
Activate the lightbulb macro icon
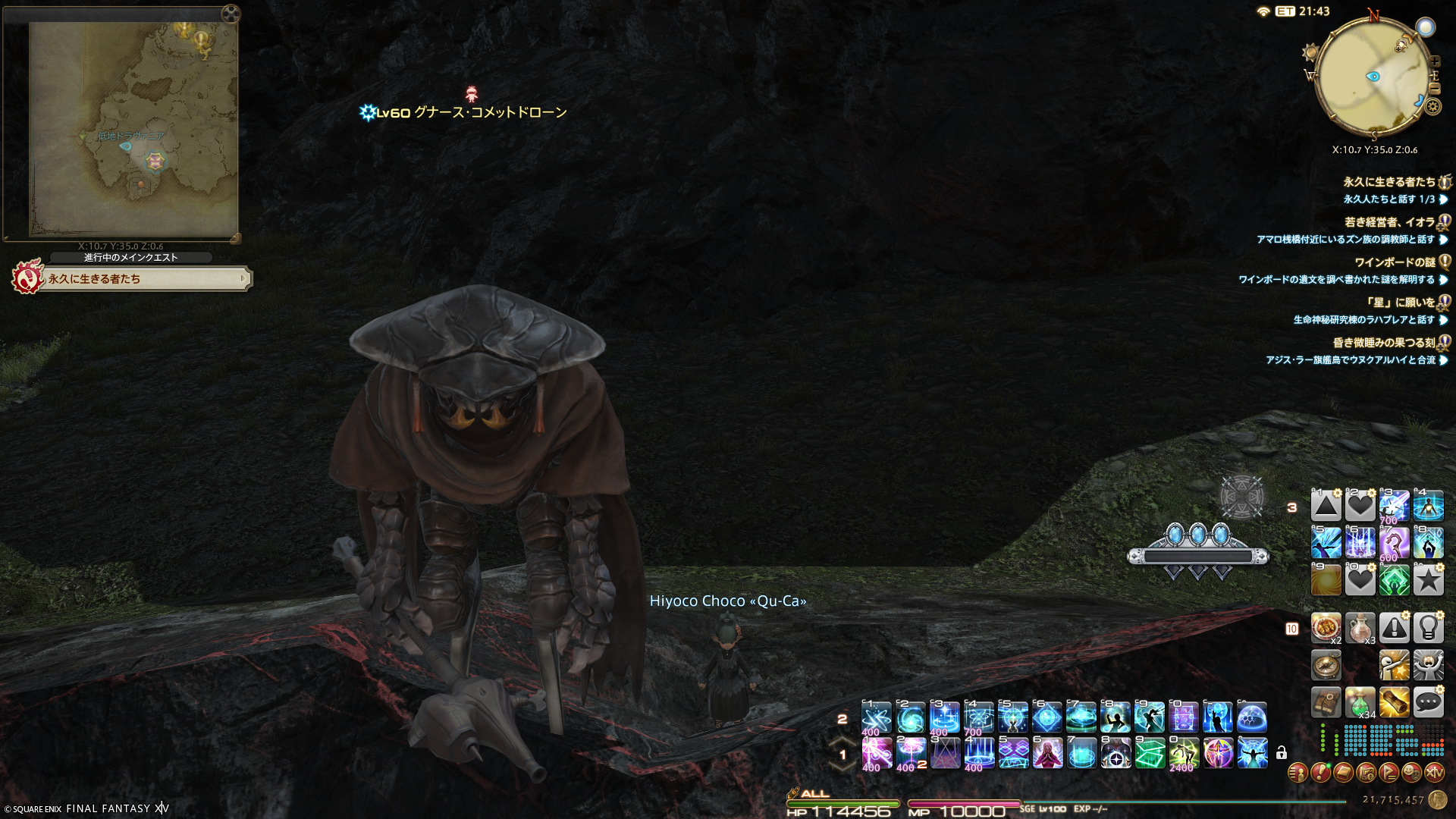(1428, 628)
